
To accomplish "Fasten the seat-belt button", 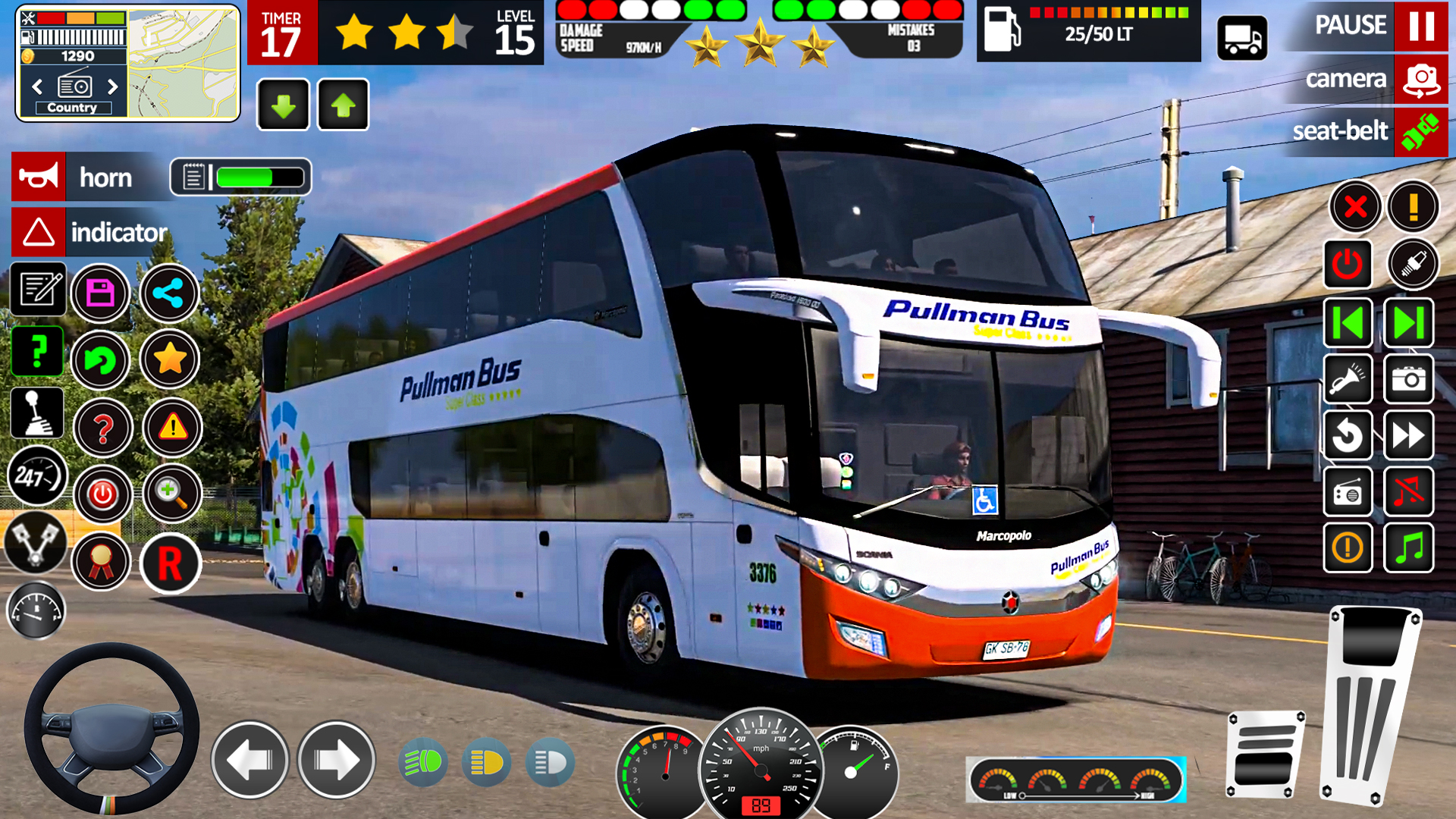I will click(x=1420, y=132).
